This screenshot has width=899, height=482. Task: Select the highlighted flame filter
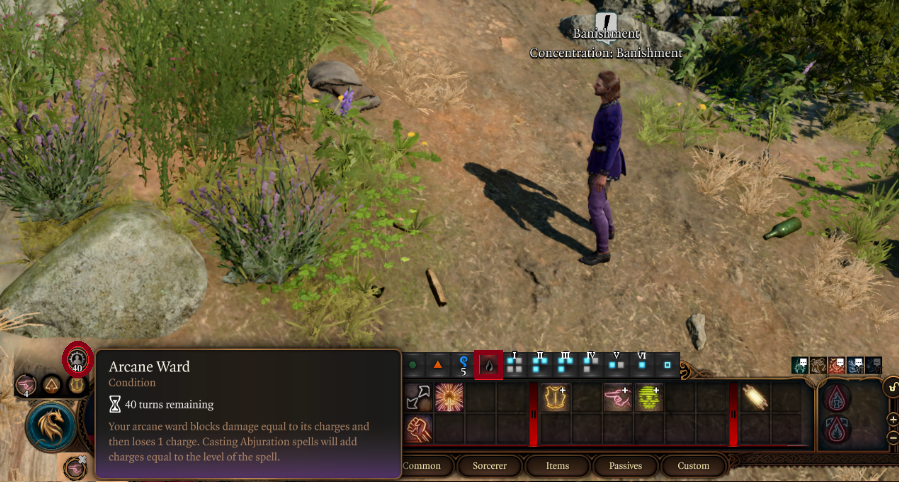click(488, 365)
